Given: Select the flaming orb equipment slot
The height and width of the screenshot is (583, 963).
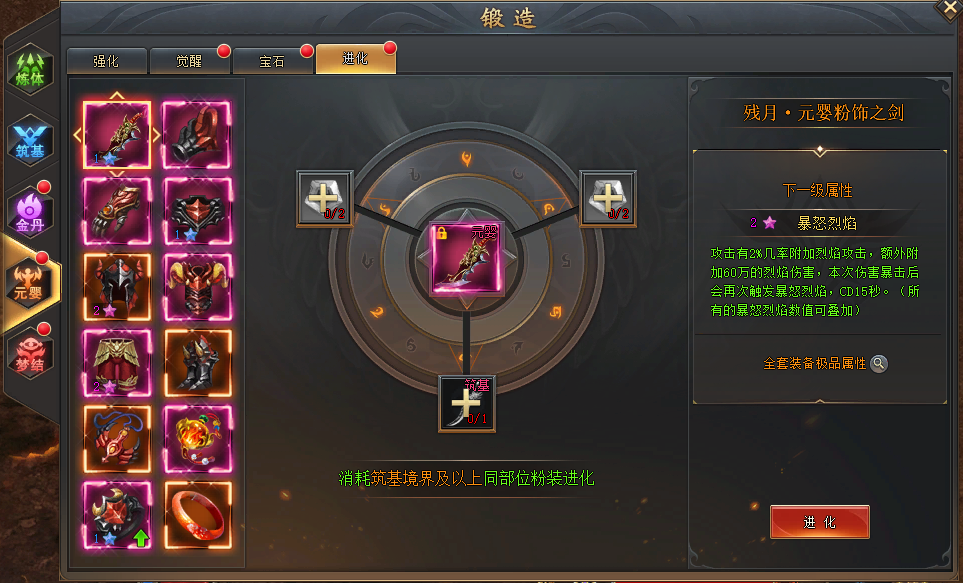Looking at the screenshot, I should click(x=197, y=440).
